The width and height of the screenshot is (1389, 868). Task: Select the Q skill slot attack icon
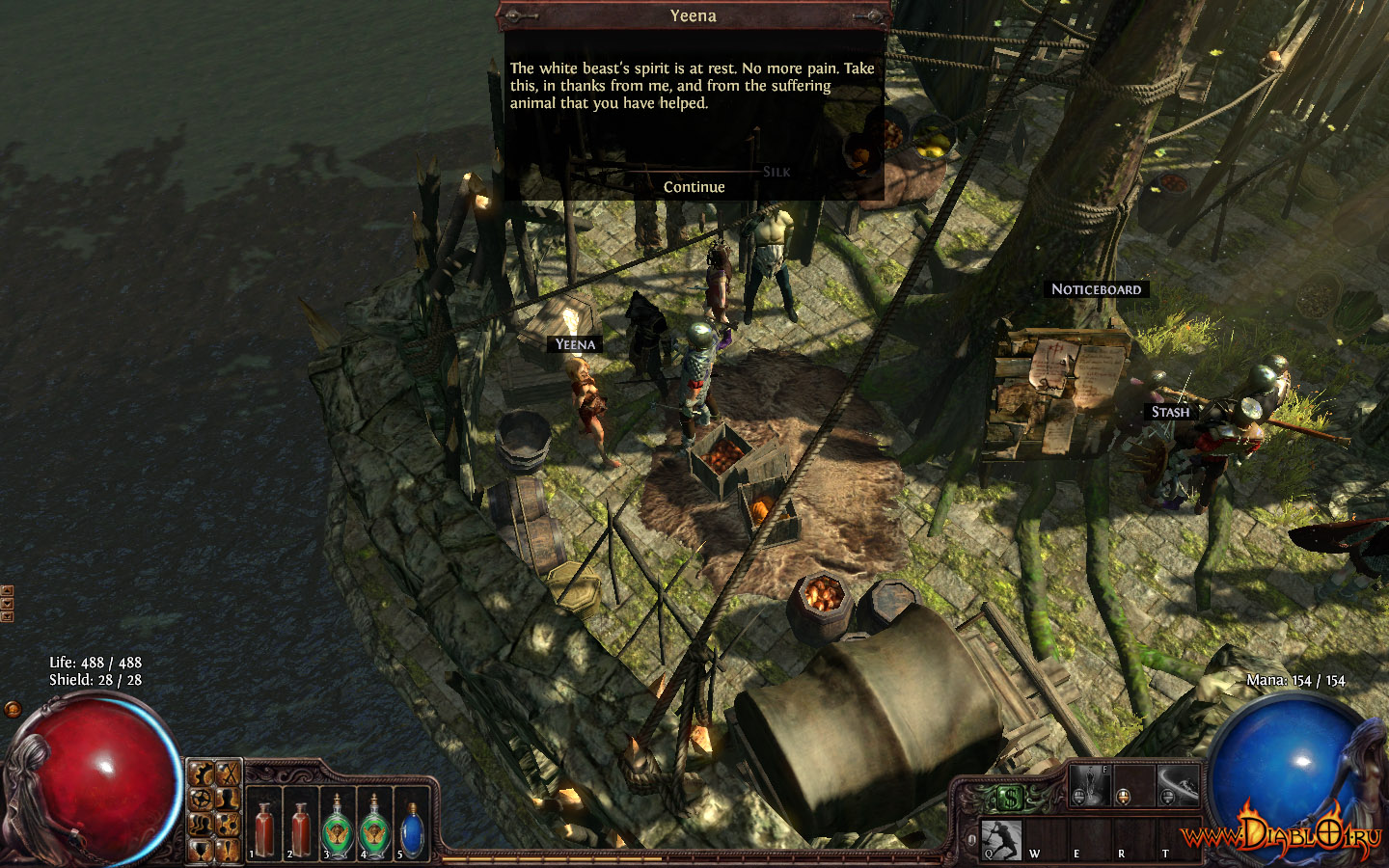coord(1001,839)
